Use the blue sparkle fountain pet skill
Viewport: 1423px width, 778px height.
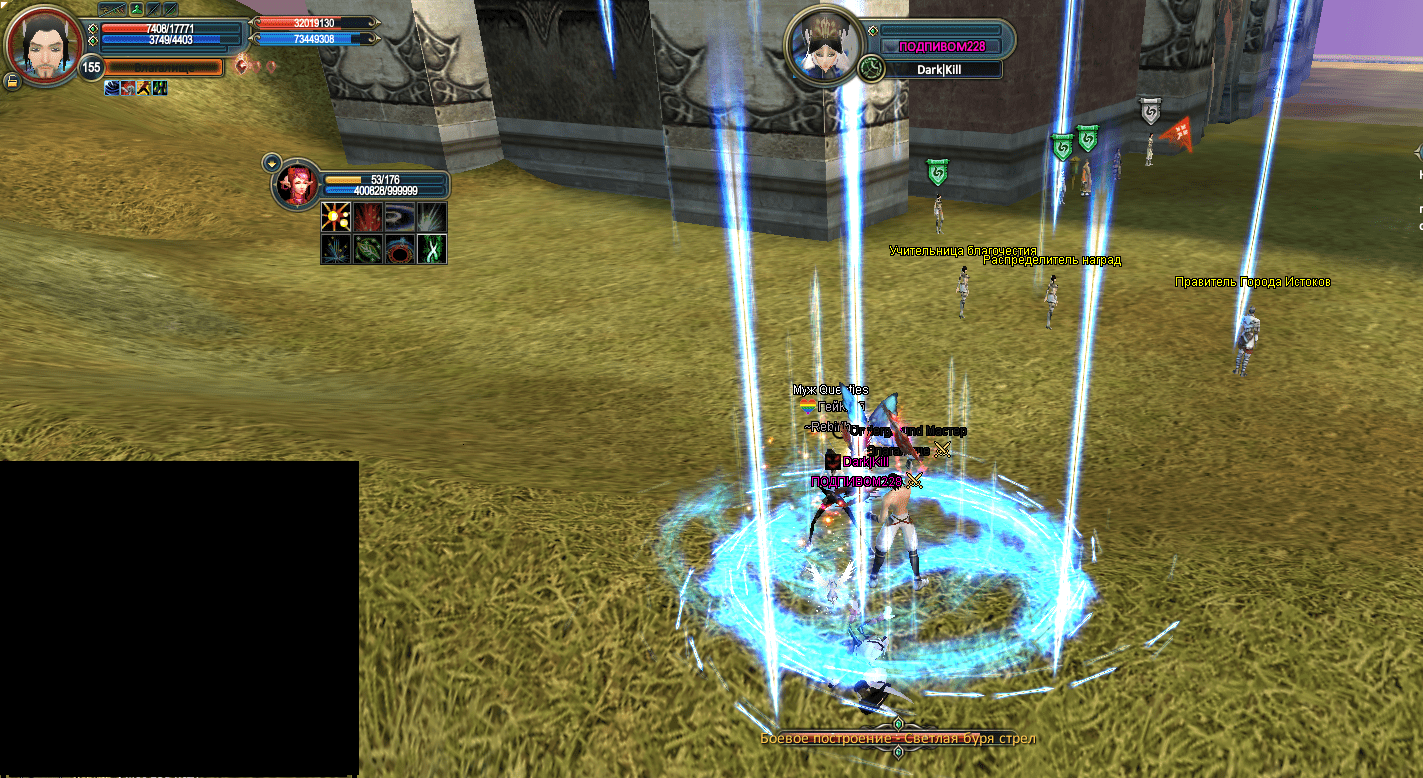pyautogui.click(x=336, y=249)
